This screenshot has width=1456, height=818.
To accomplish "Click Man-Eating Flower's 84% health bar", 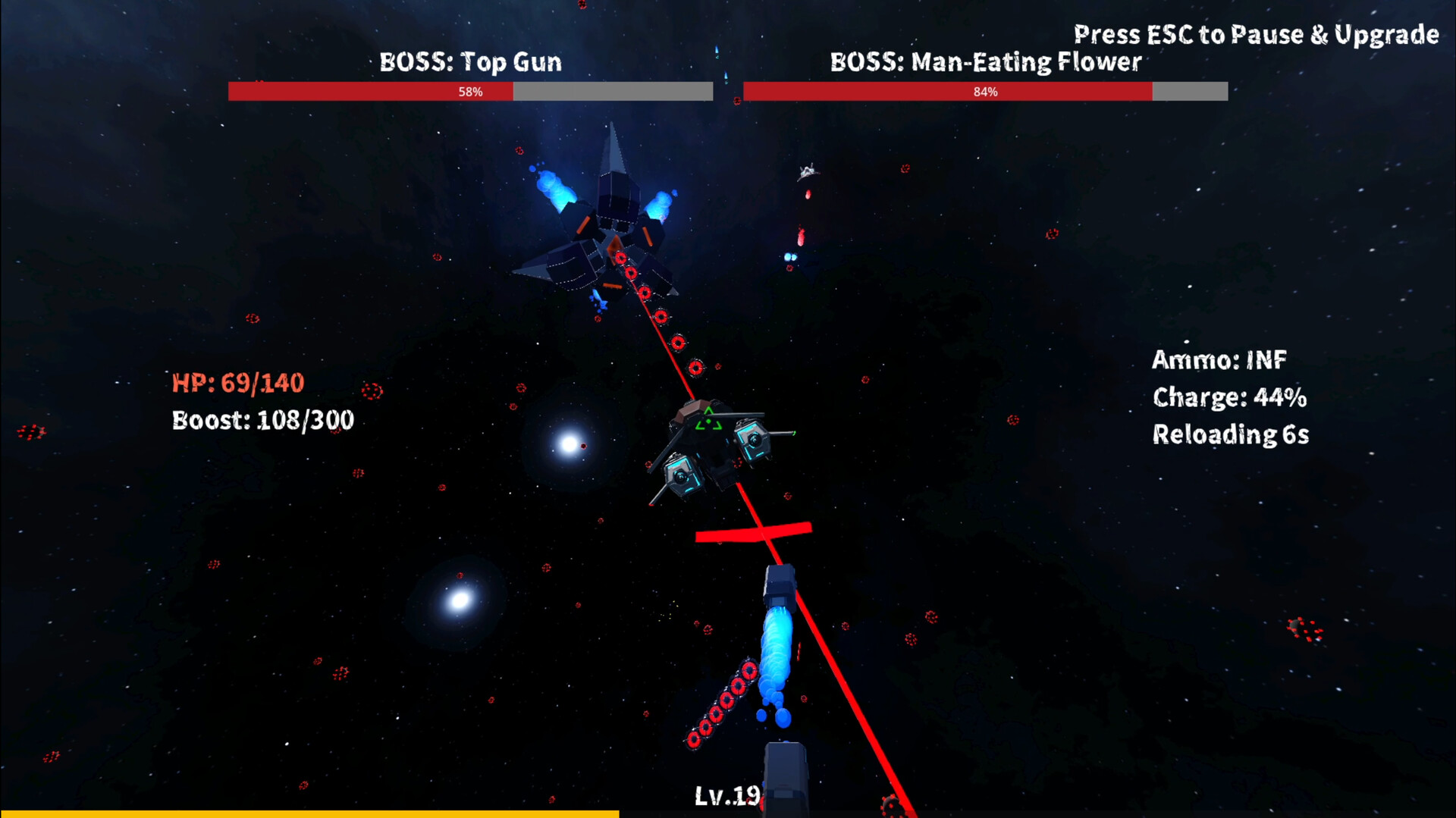I will pos(986,92).
